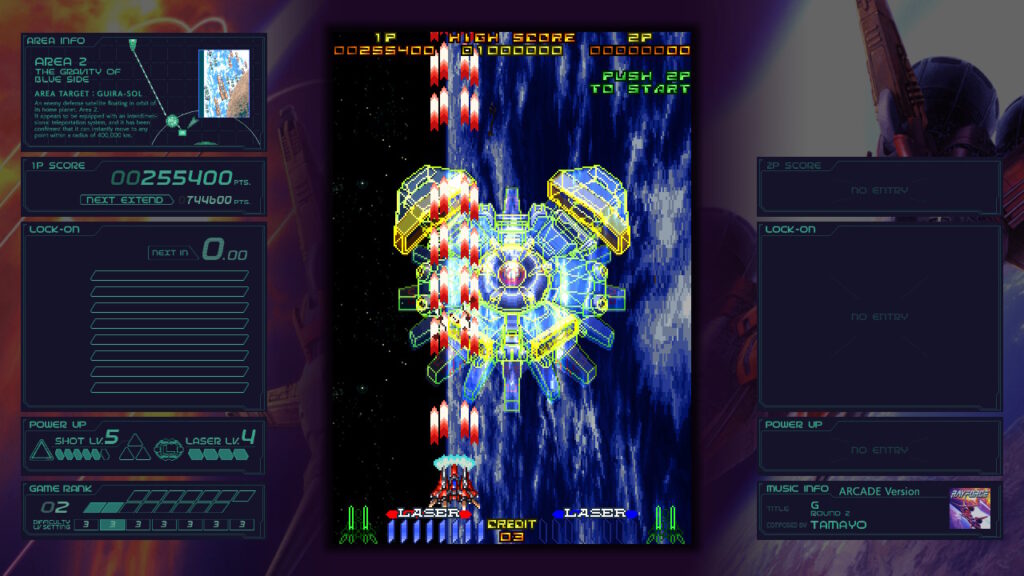The image size is (1024, 576).
Task: Select the Ray Force album art thumbnail
Action: (969, 509)
